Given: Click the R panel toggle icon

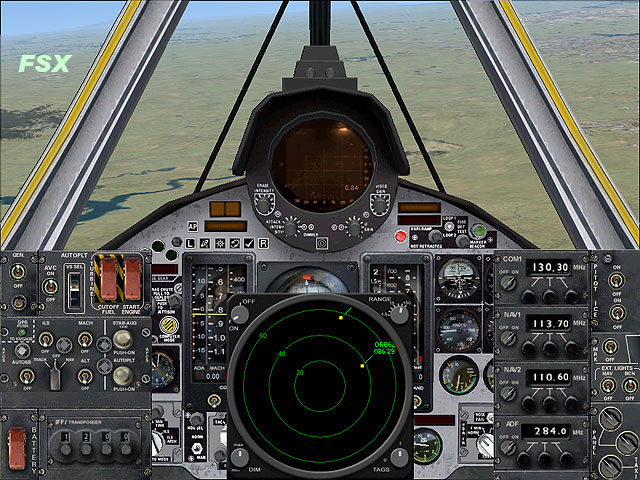Looking at the screenshot, I should click(x=263, y=243).
